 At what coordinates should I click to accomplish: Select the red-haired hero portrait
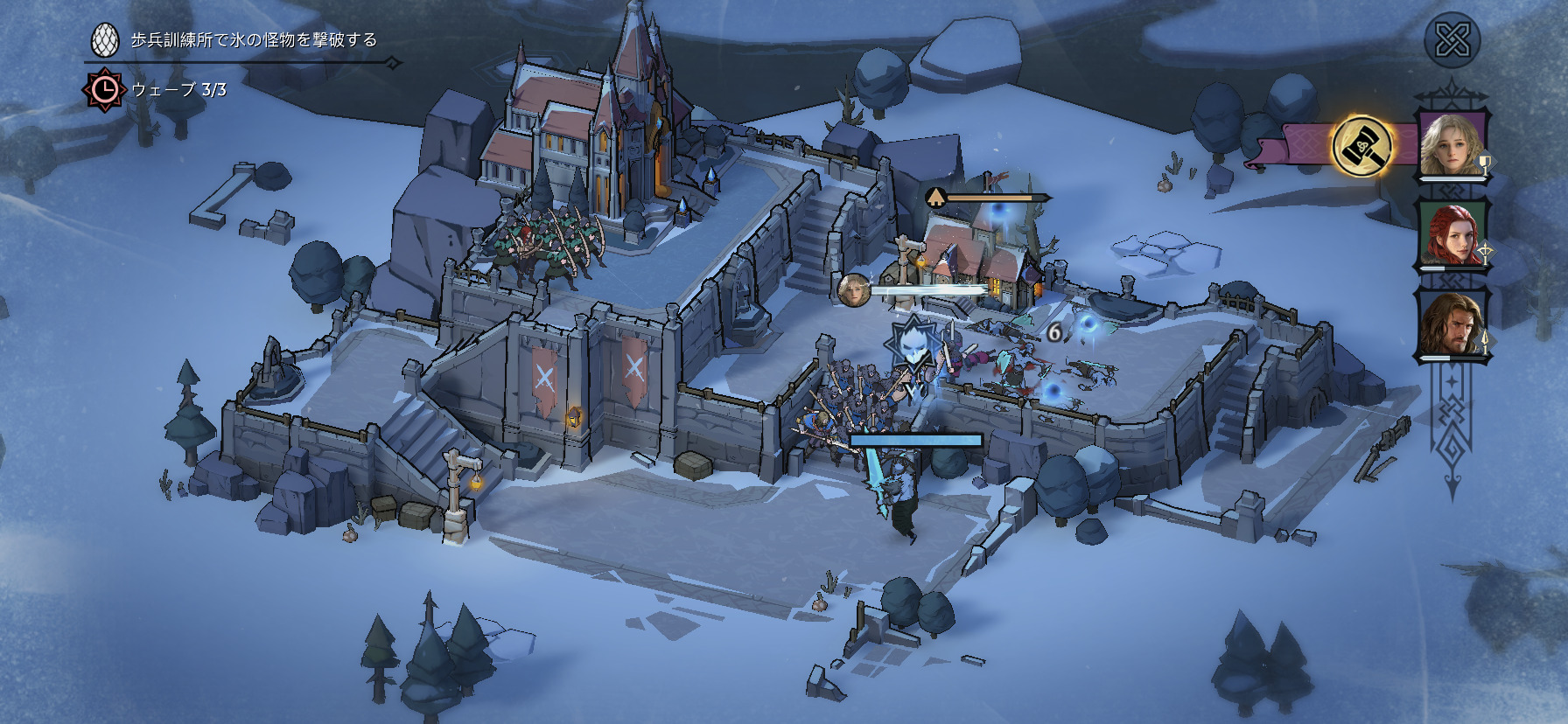point(1452,234)
